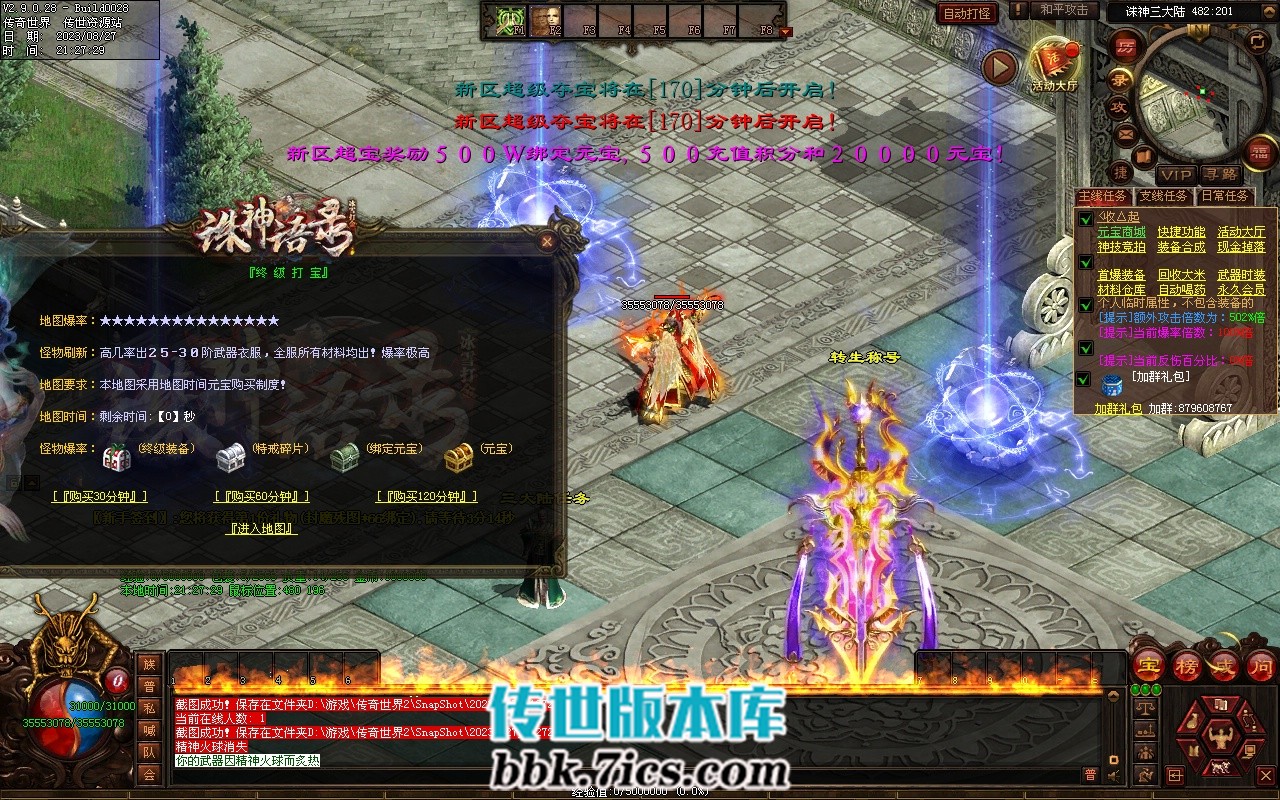The image size is (1280, 800).
Task: Activate the 寻路 pathfinding button
Action: pyautogui.click(x=1219, y=175)
